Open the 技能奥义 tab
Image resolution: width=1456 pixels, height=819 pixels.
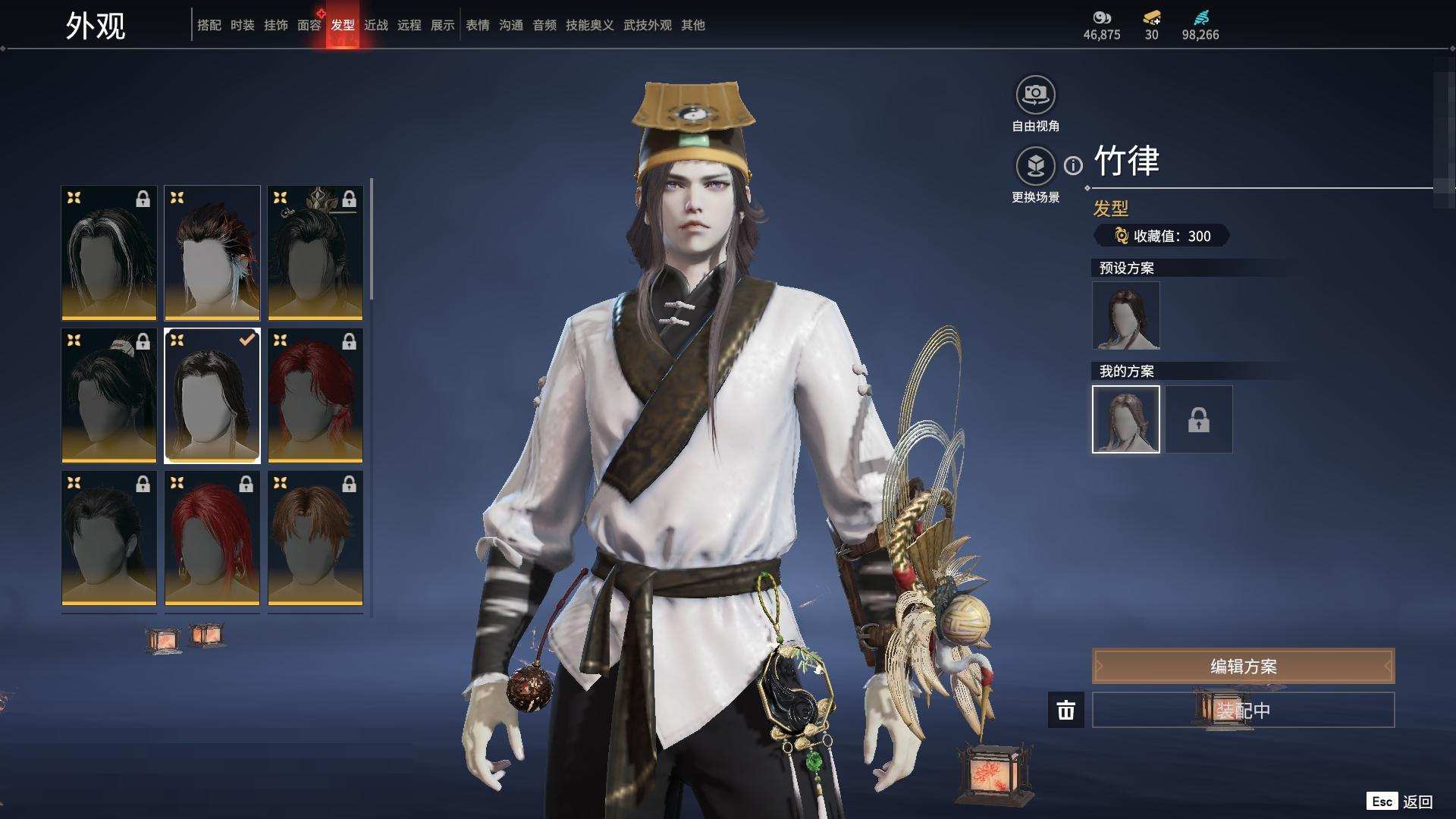click(589, 25)
